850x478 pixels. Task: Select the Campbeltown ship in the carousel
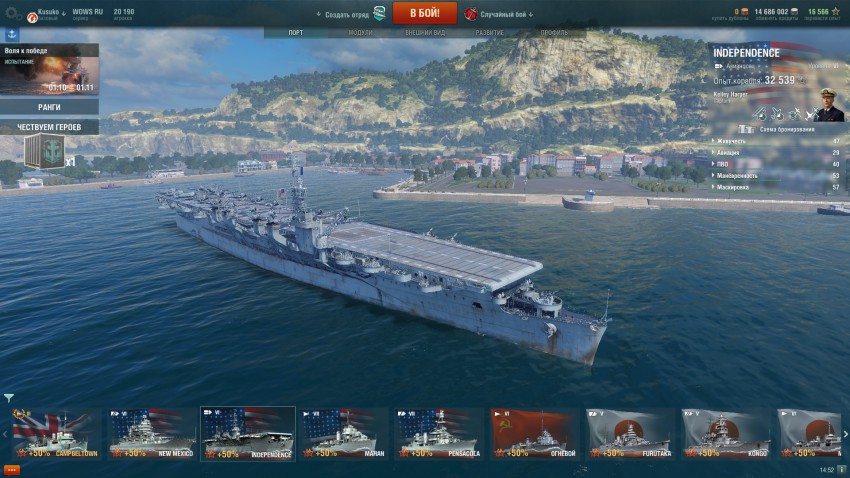pos(56,434)
